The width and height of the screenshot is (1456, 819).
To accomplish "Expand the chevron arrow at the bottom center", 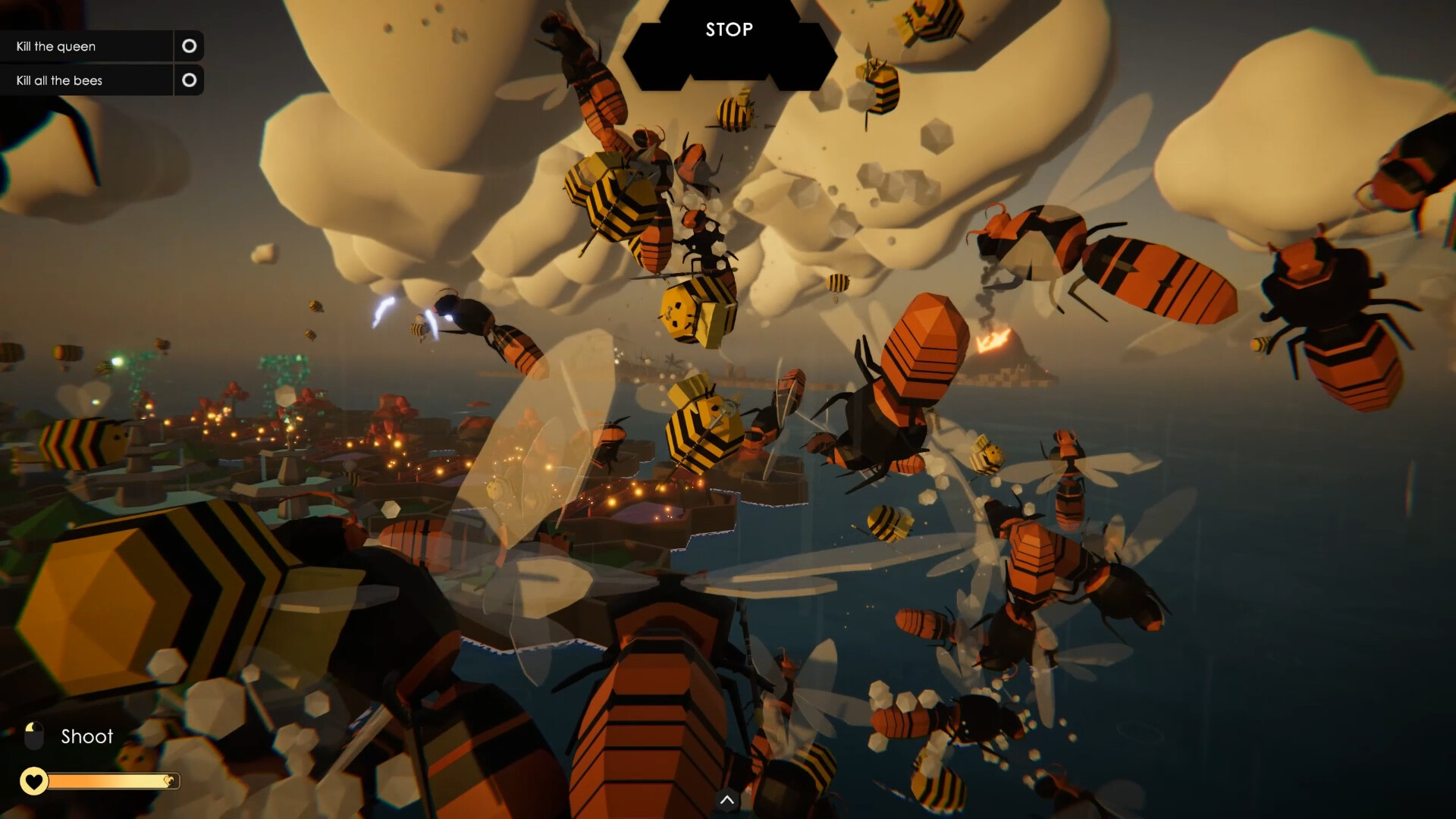I will point(726,800).
